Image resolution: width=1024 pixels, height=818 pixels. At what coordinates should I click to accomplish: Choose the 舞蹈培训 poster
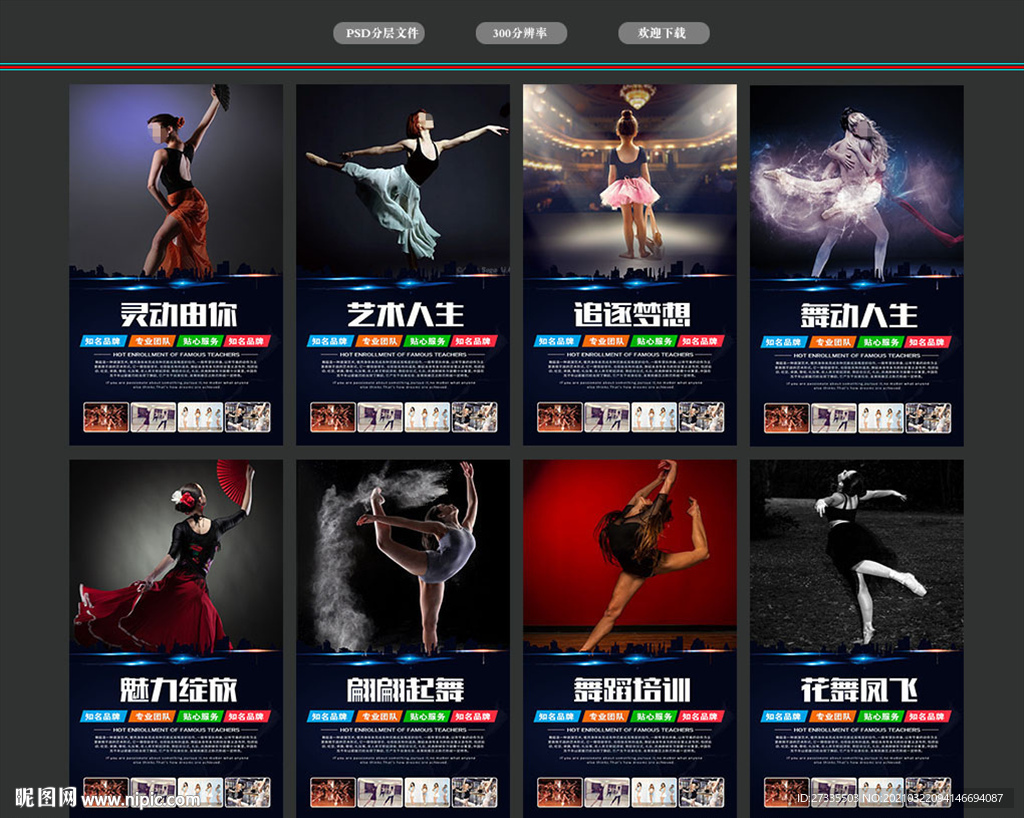click(630, 638)
